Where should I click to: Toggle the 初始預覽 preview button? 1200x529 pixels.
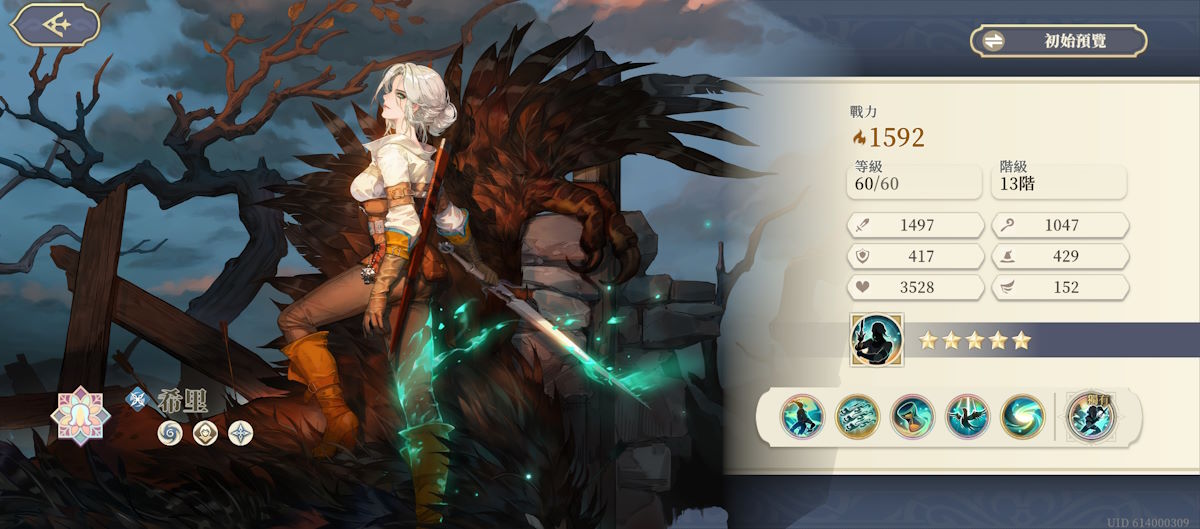point(1059,41)
